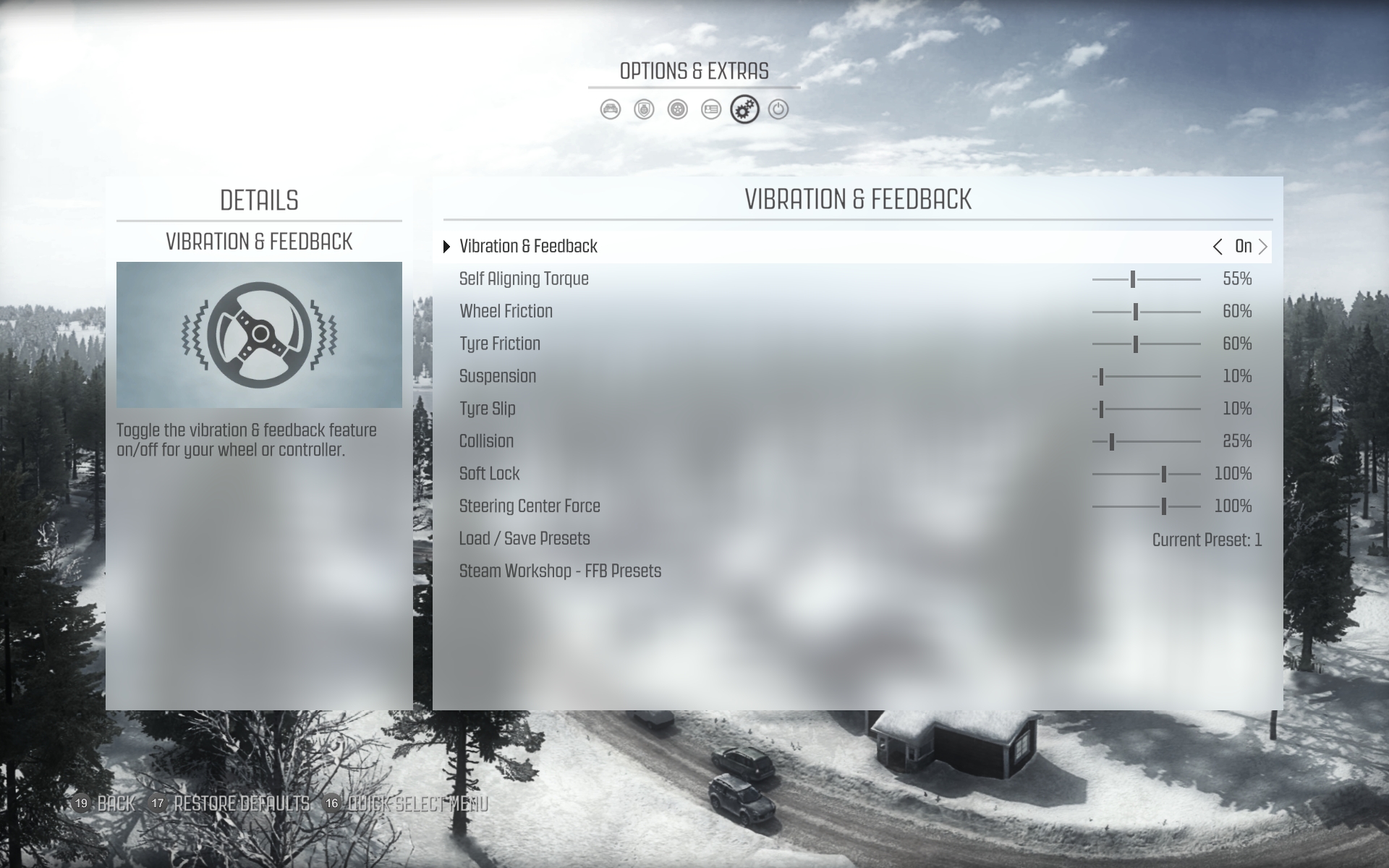
Task: Open Steam Workshop - FFB Presets
Action: tap(560, 571)
